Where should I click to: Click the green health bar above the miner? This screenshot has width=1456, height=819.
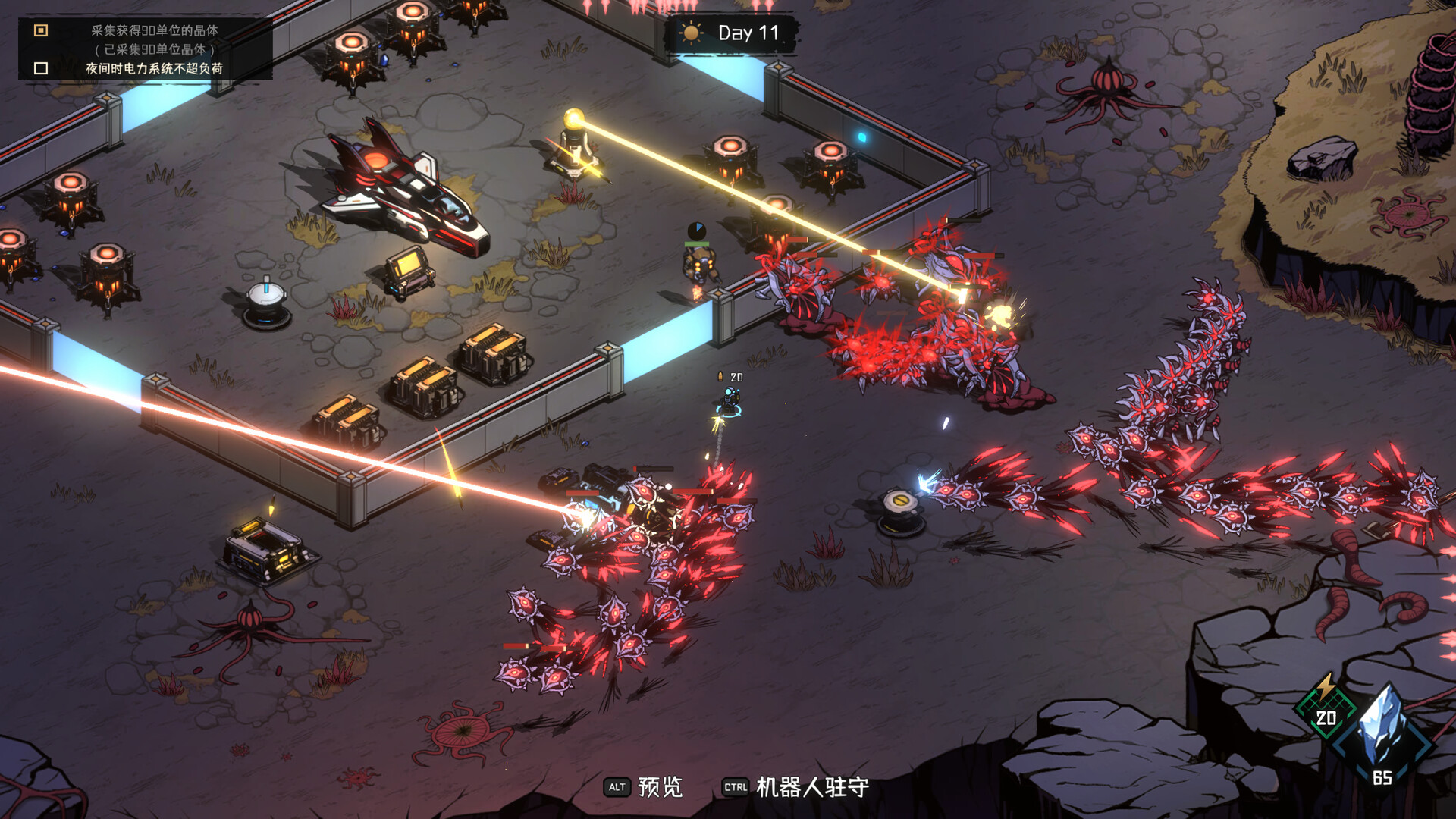point(697,243)
